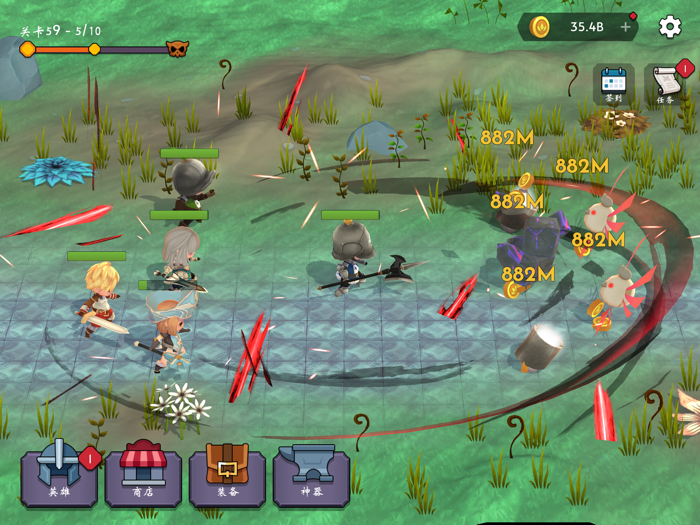Open the daily check-in calendar (签到)
Screen dimensions: 700x525
613,84
